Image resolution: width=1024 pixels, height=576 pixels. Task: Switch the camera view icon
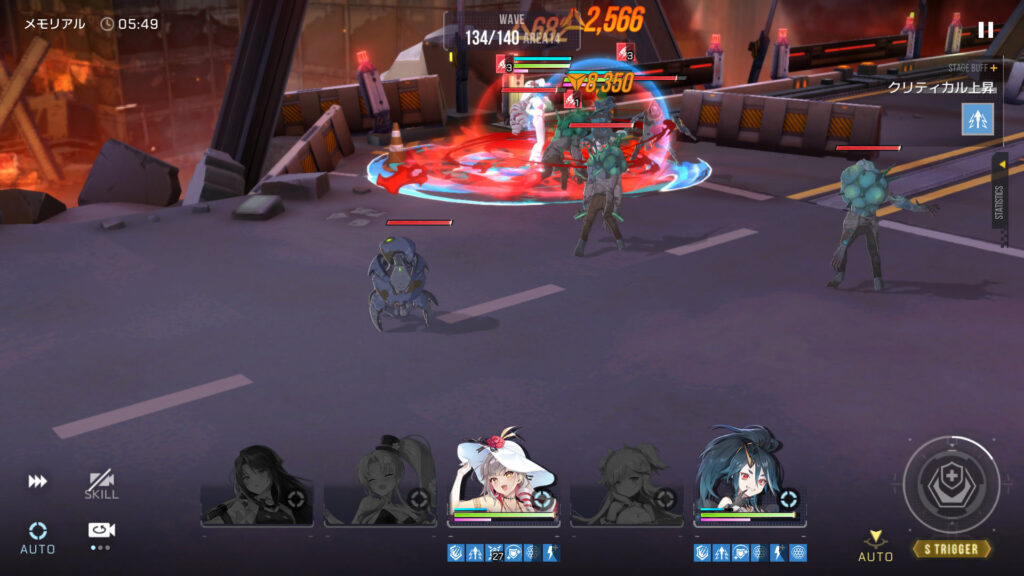coord(100,531)
